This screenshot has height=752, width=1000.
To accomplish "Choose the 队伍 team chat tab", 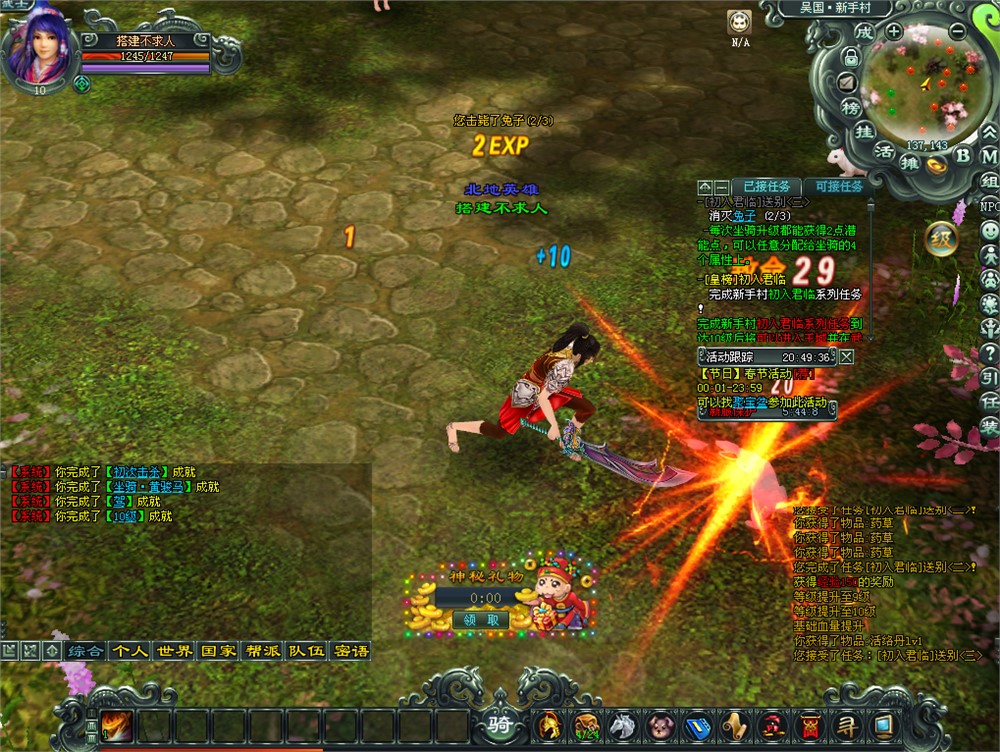I will [x=307, y=650].
